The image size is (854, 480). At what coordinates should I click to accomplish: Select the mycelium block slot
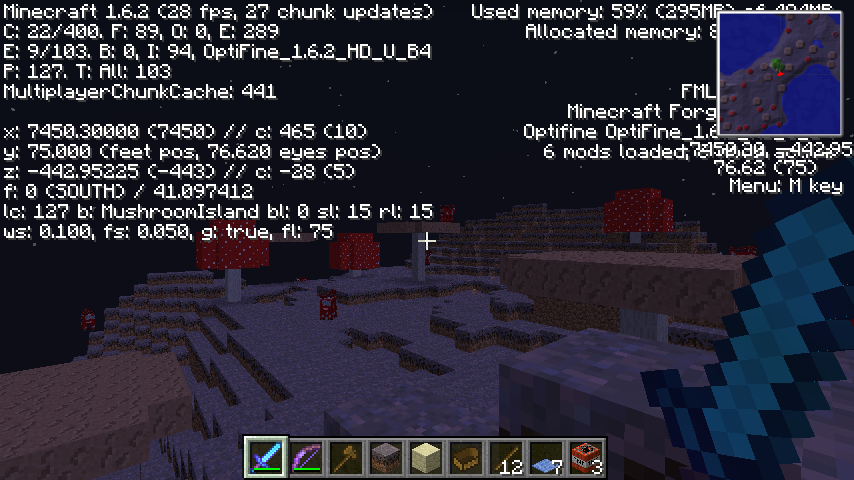tap(387, 458)
